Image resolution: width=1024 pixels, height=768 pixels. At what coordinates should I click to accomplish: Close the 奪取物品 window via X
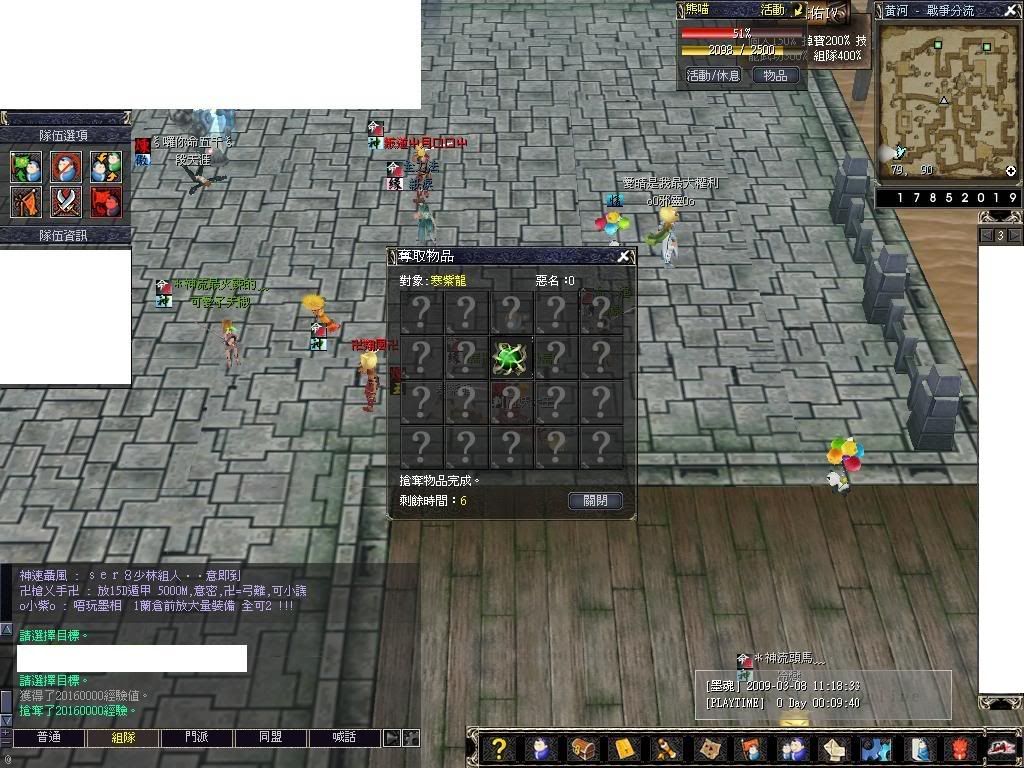(623, 256)
